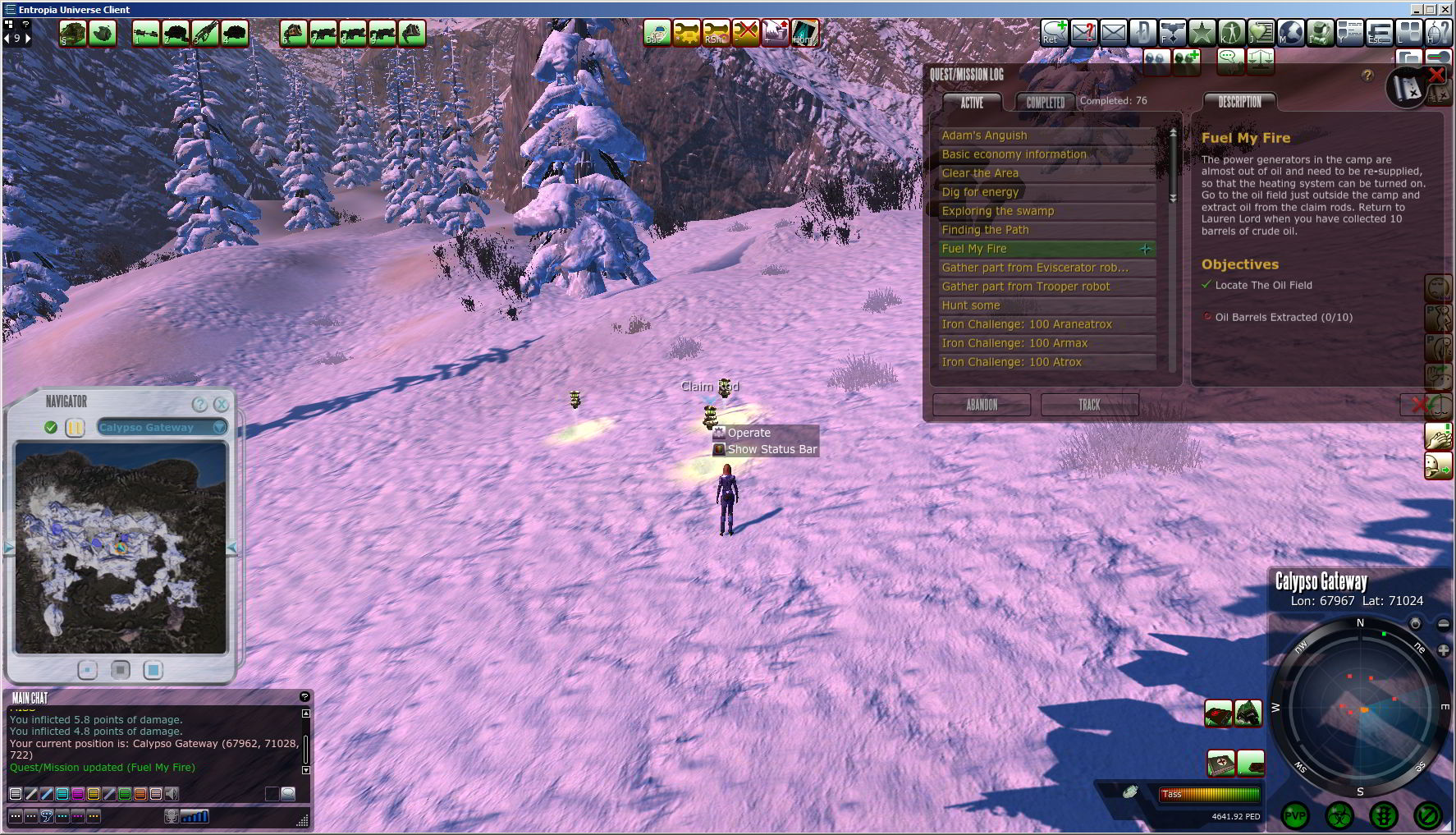Click the Navigator map view

coord(121,548)
